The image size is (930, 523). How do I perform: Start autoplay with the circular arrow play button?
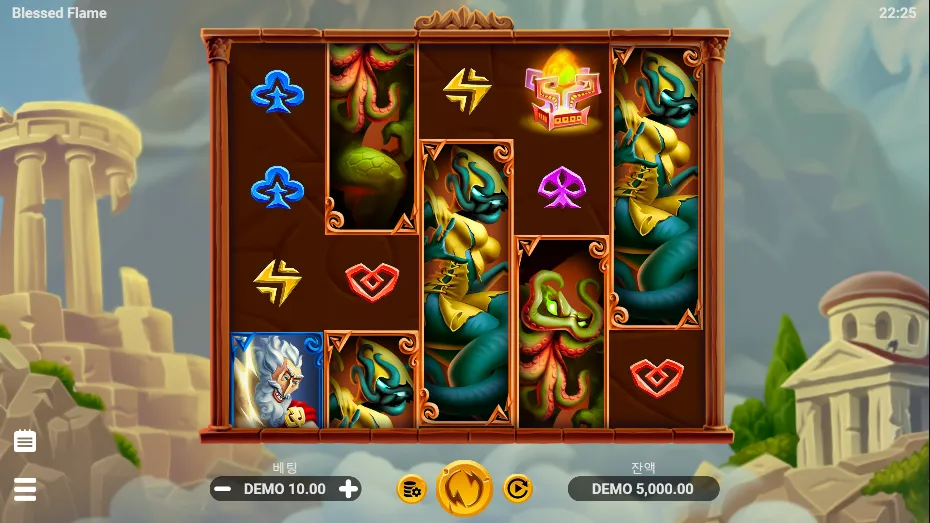click(517, 489)
